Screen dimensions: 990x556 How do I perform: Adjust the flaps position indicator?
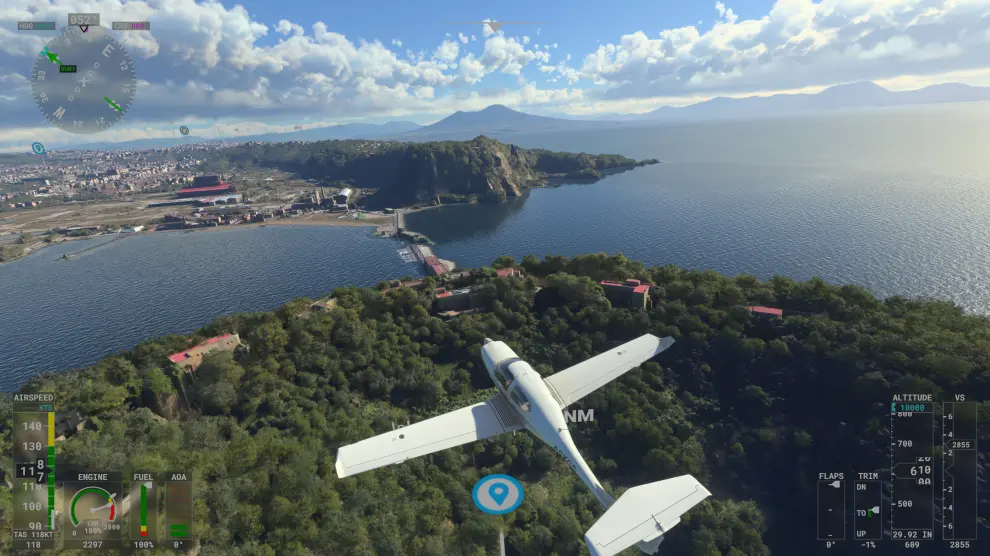tap(831, 510)
